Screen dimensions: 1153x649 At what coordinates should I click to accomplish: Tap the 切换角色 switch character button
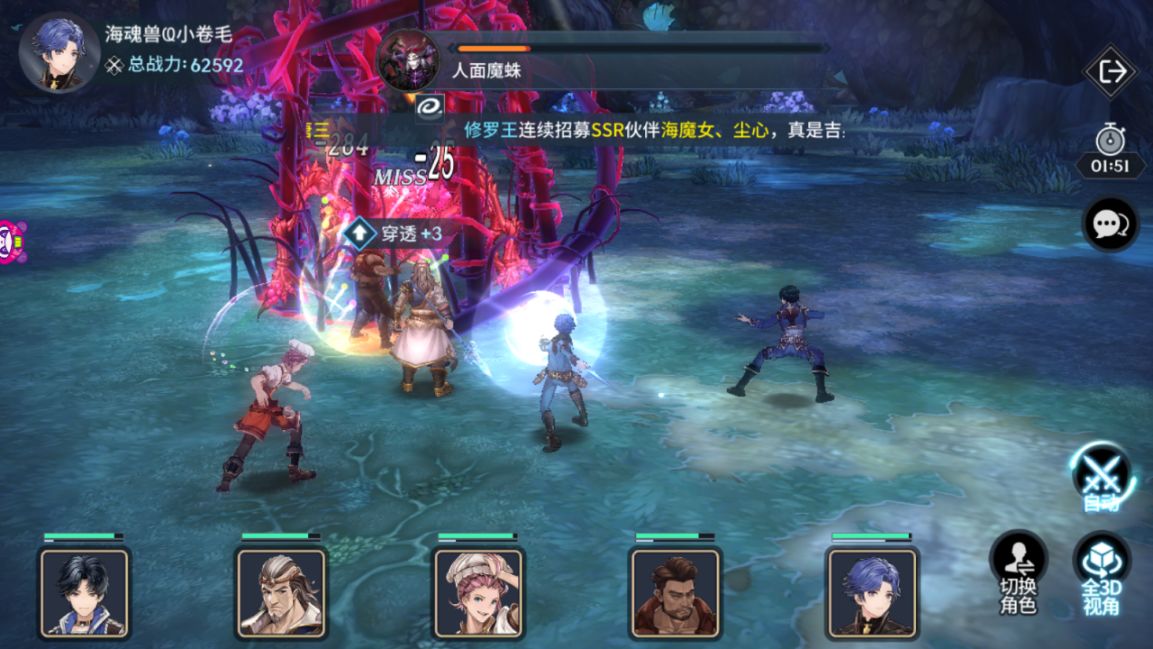[x=1018, y=572]
